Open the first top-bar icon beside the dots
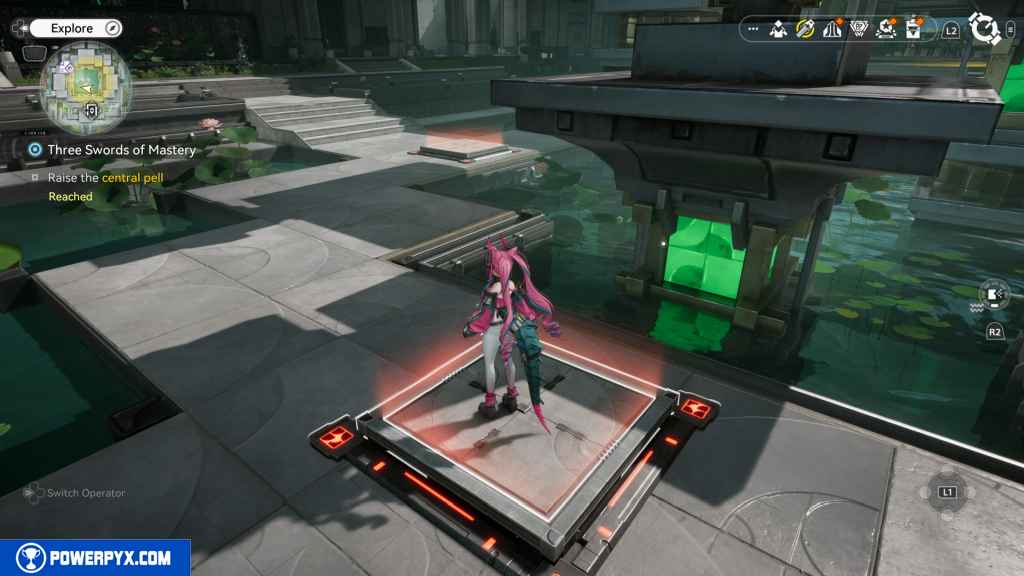 [778, 30]
